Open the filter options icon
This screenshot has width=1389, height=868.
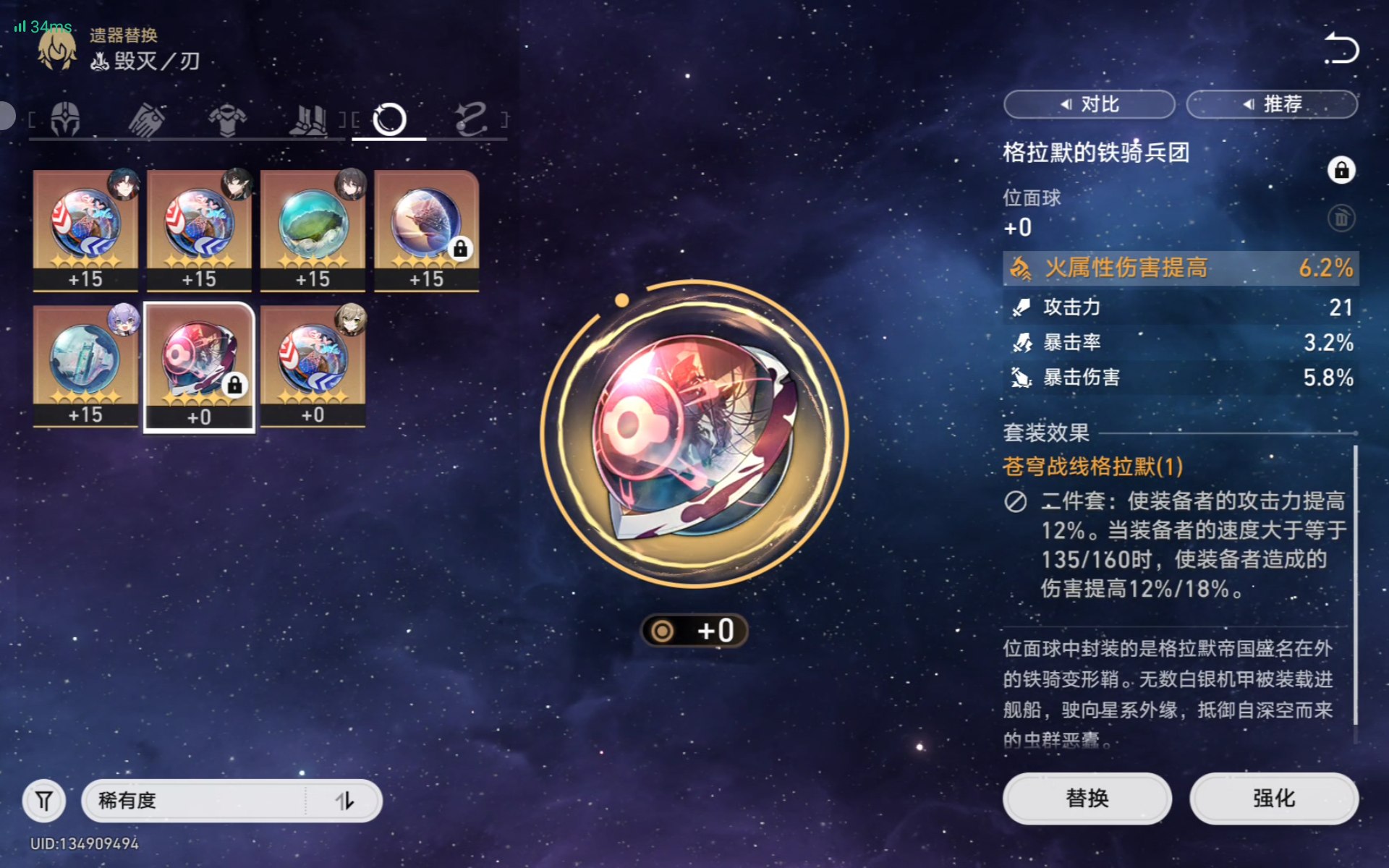pyautogui.click(x=44, y=801)
